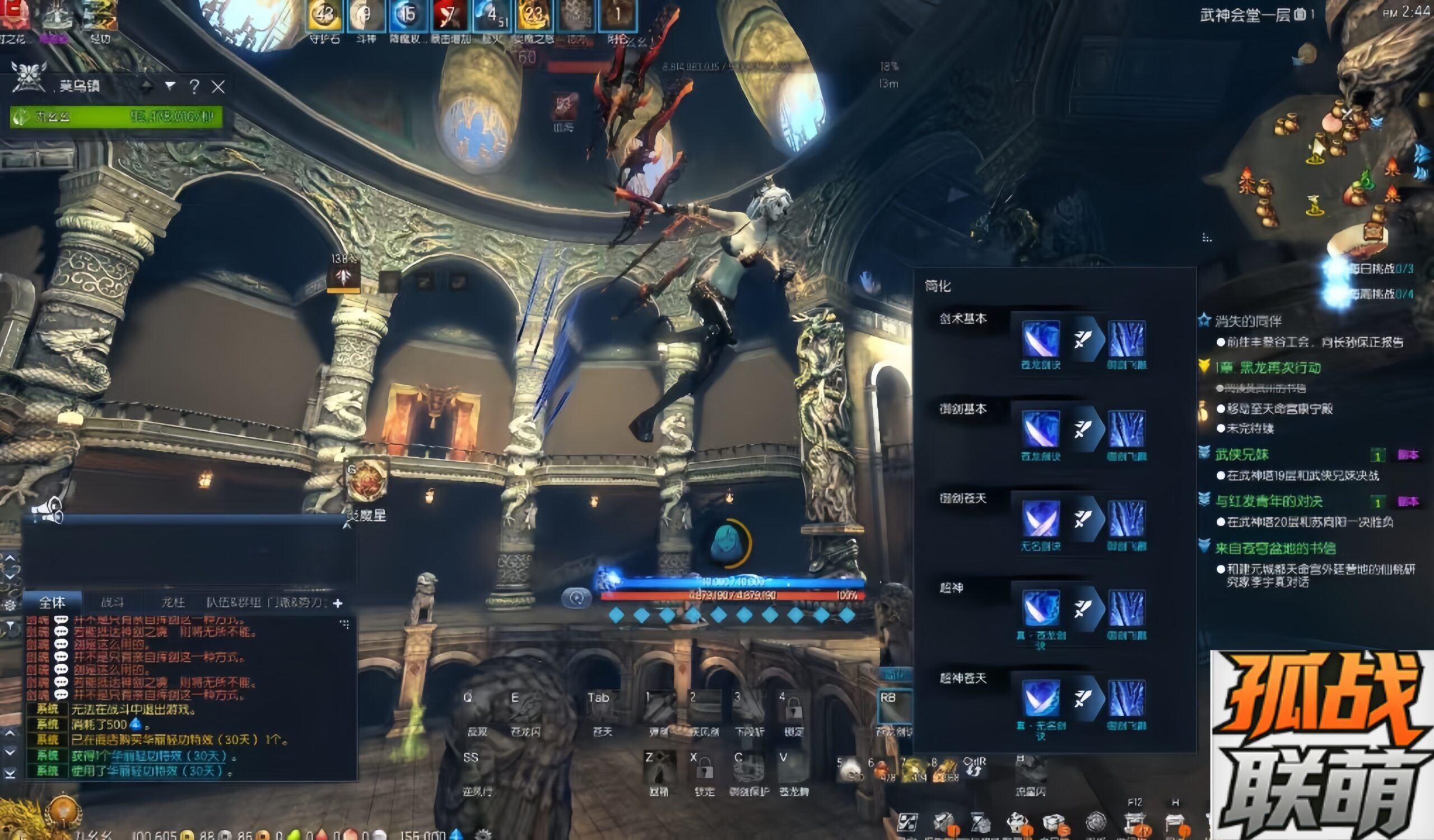Screen dimensions: 1434x840
Task: Close the 莫乌镇 party panel
Action: (x=218, y=87)
